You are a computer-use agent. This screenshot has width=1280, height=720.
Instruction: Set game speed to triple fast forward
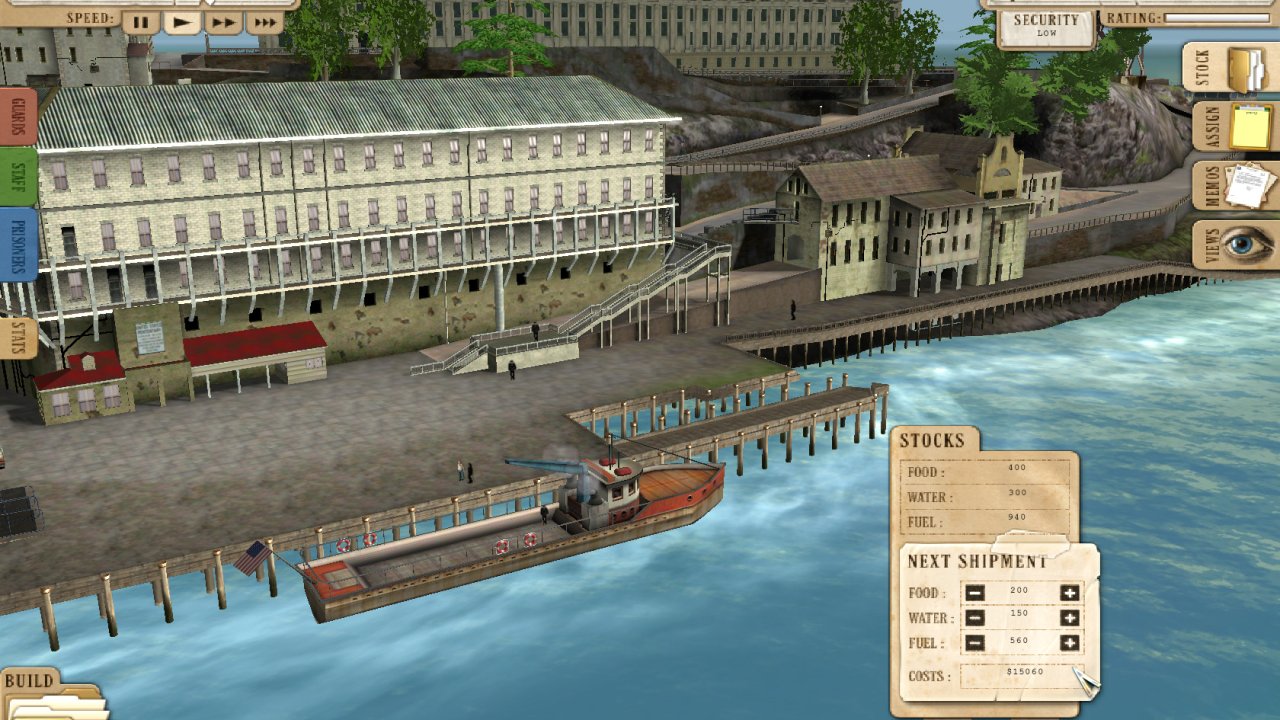[x=264, y=22]
